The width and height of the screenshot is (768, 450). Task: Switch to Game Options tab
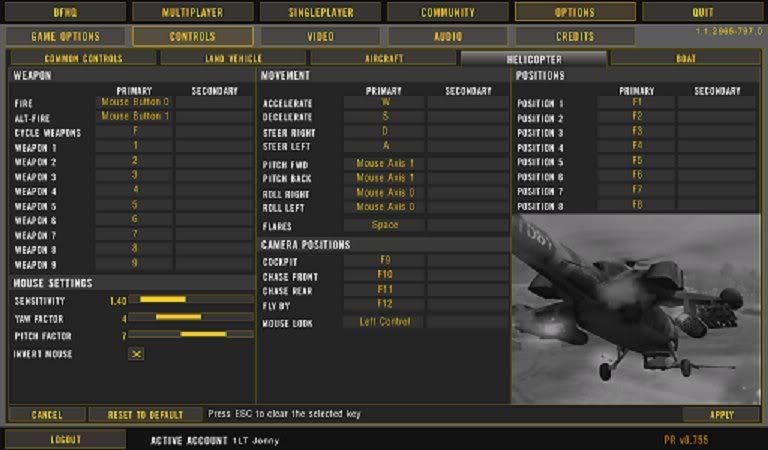tap(64, 36)
